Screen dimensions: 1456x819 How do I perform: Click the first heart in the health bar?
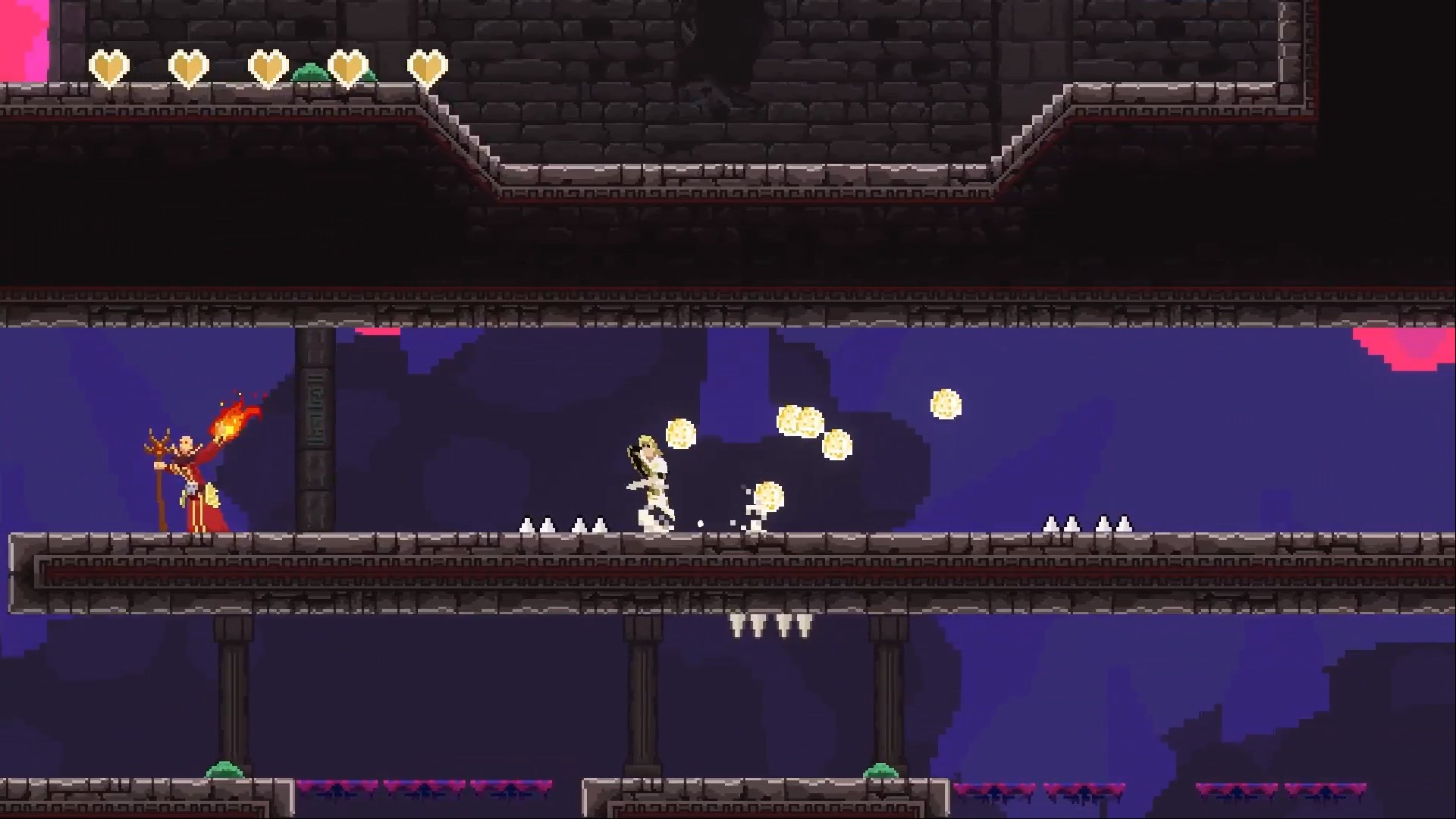click(x=111, y=68)
